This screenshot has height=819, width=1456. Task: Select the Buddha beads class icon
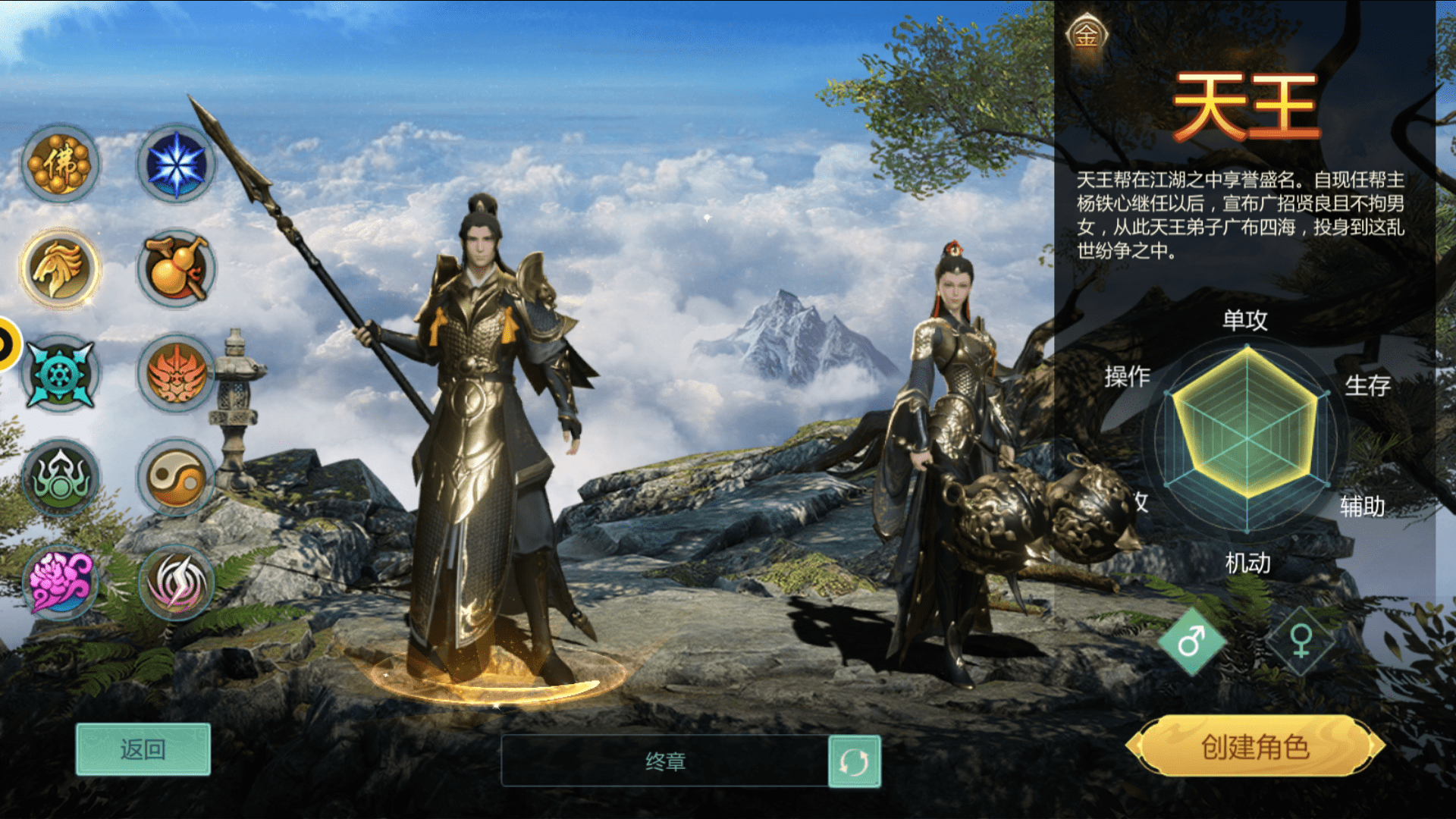point(60,164)
